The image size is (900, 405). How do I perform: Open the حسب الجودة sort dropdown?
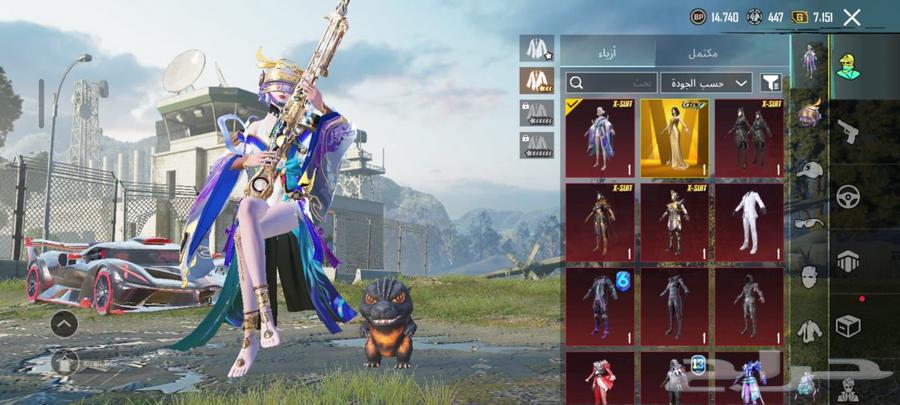705,83
